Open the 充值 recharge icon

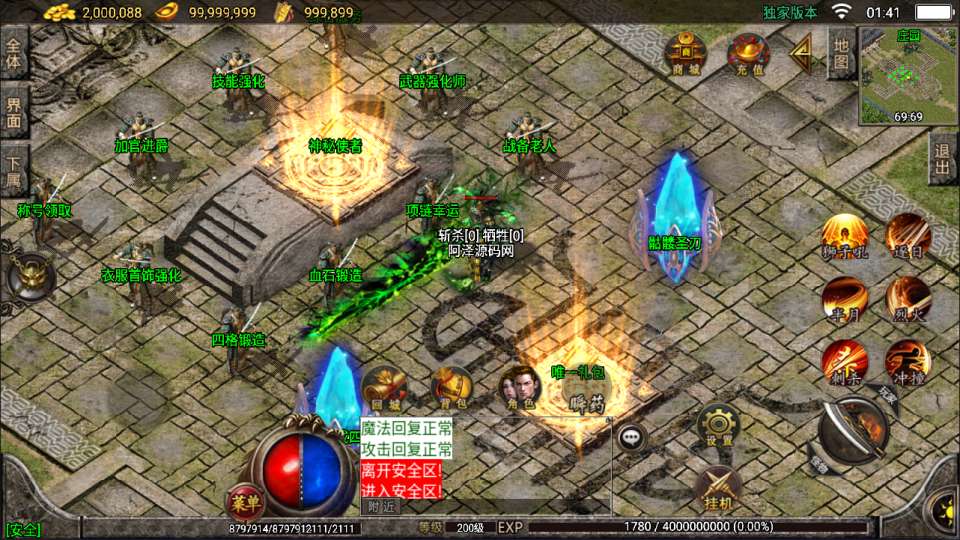pyautogui.click(x=748, y=52)
